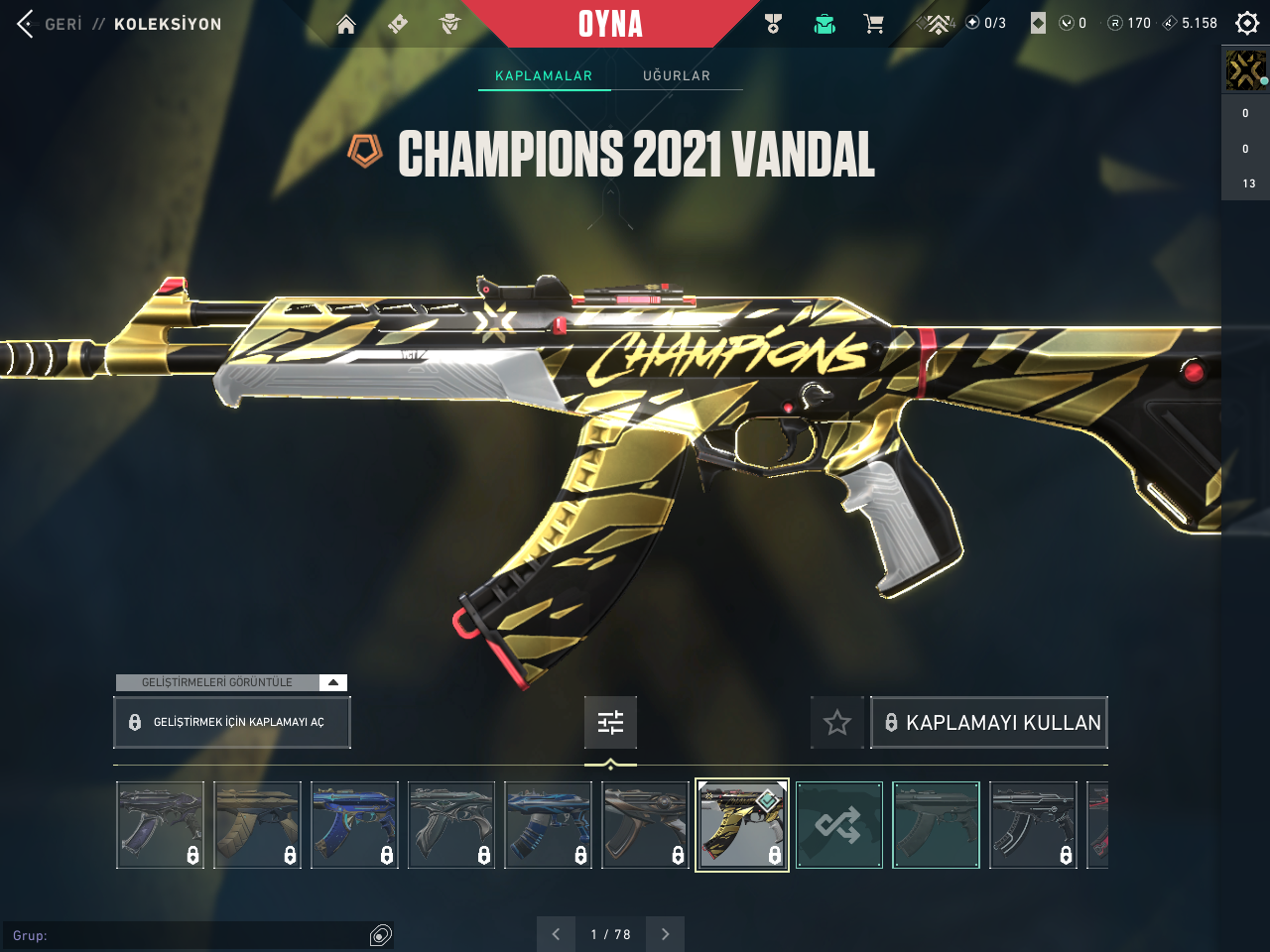The image size is (1270, 952).
Task: Open the green backpack collection icon
Action: click(825, 24)
